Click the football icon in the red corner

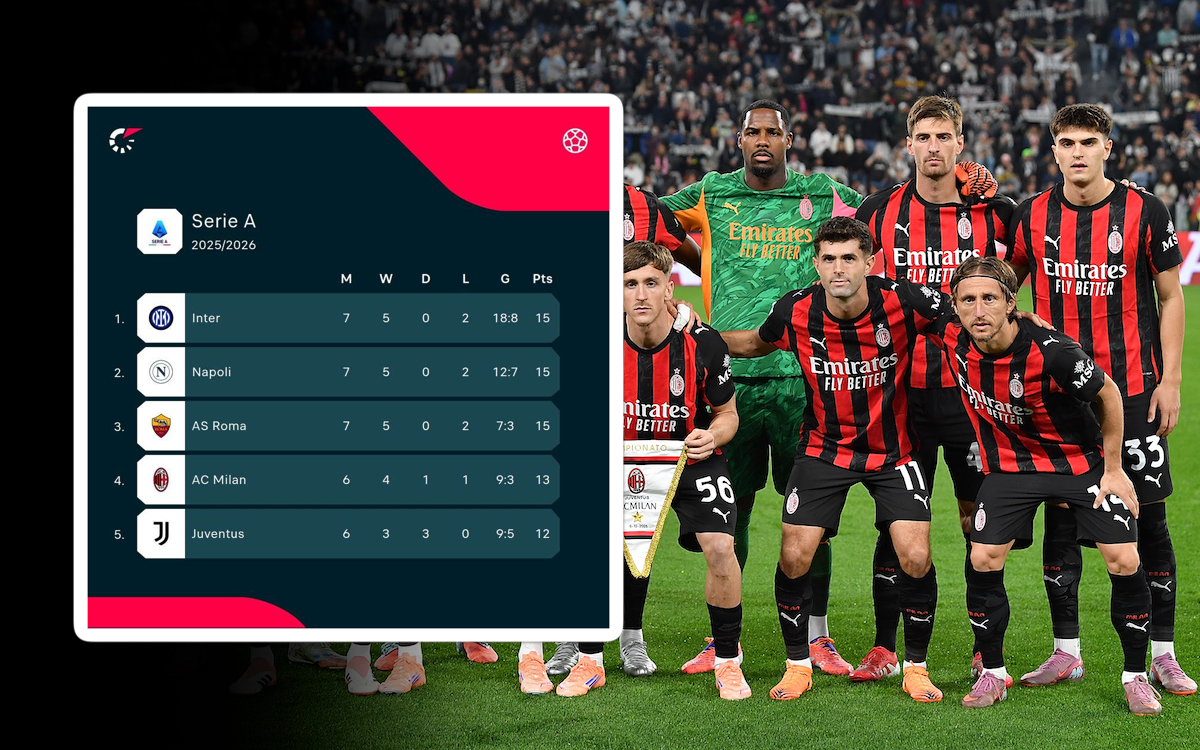point(575,141)
